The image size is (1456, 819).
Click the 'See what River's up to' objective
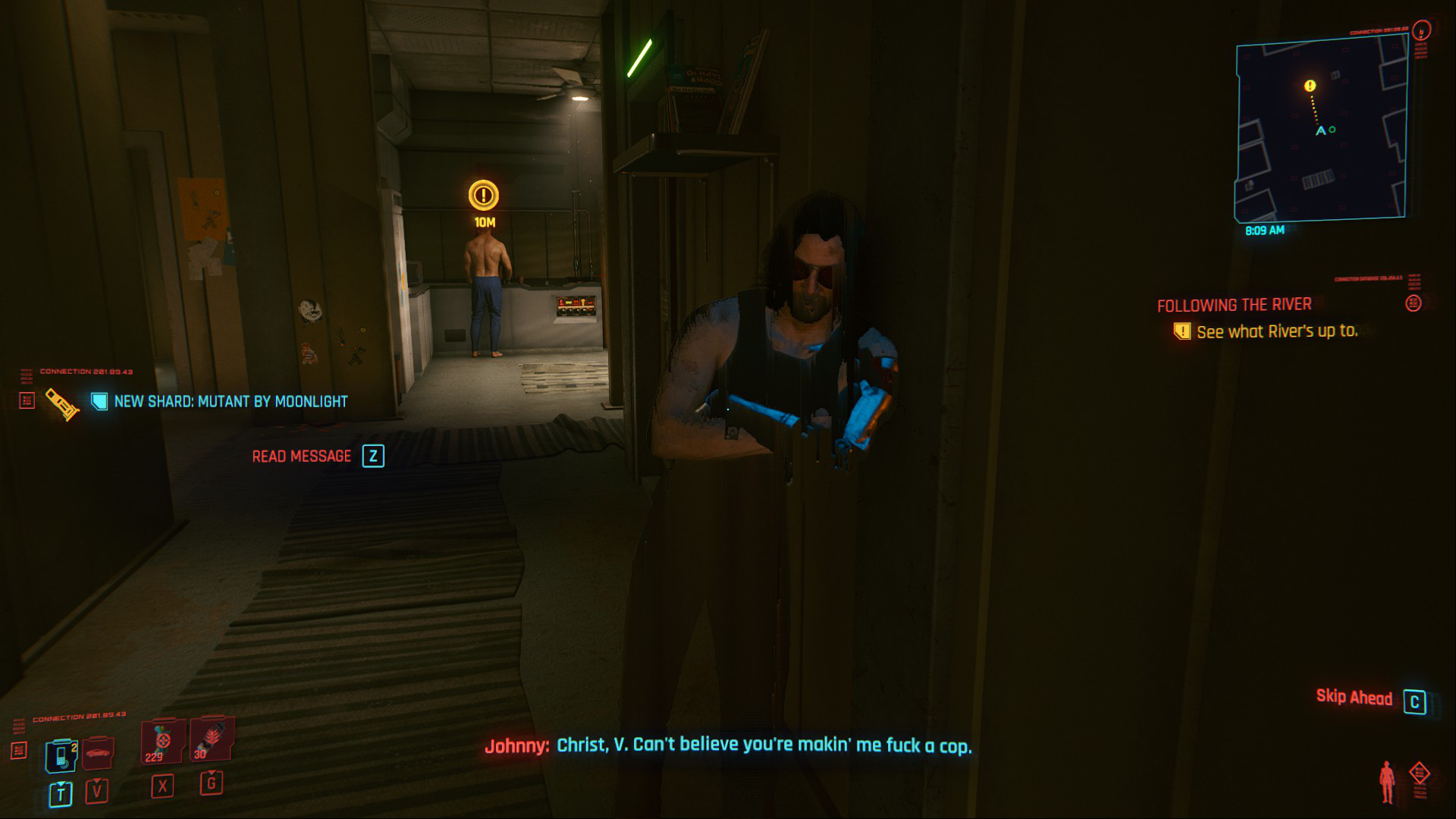pos(1277,331)
